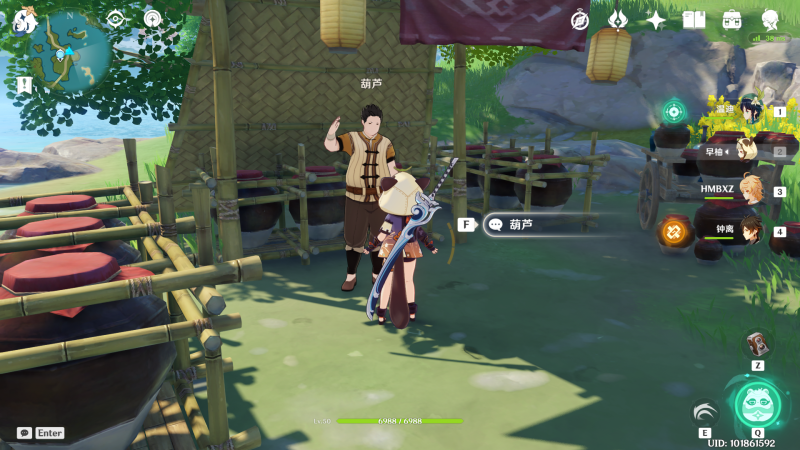Viewport: 800px width, 450px height.
Task: Open the co-op target icon
Action: (x=674, y=110)
